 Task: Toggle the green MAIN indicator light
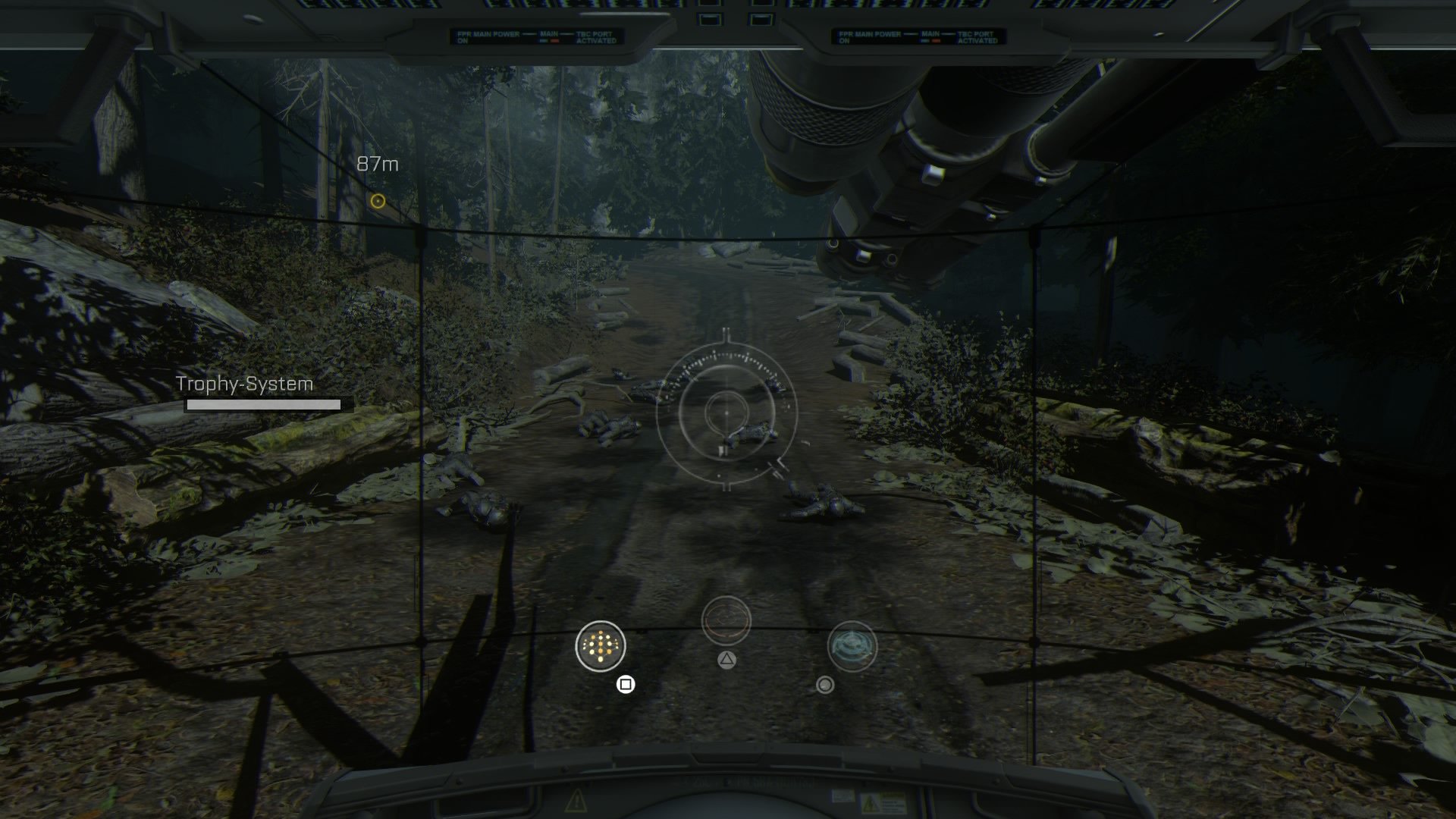[x=544, y=40]
